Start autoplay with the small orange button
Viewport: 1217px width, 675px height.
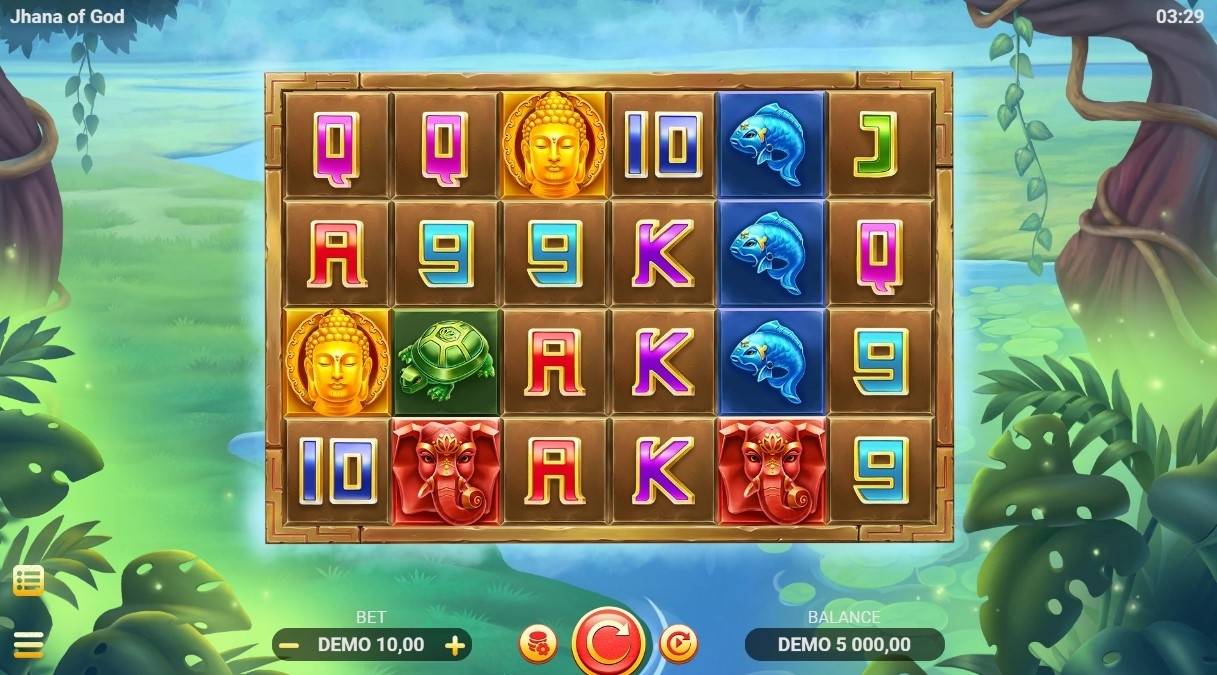678,644
